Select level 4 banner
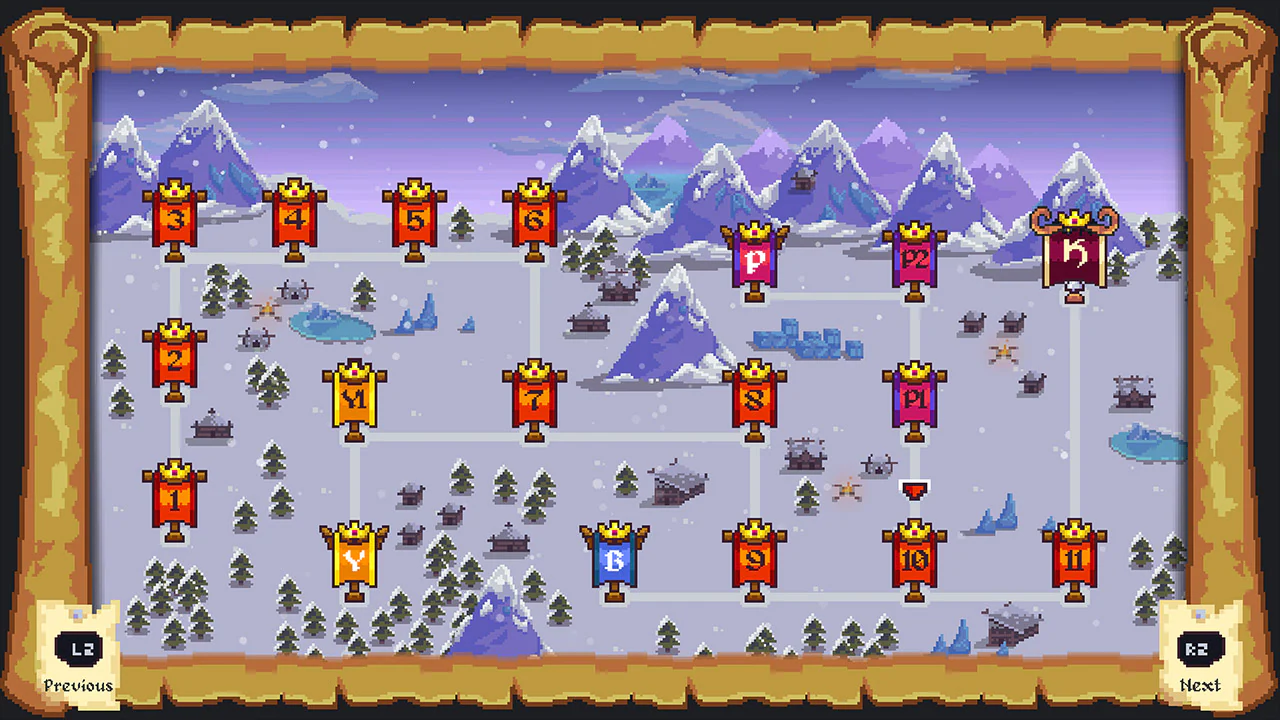Image resolution: width=1280 pixels, height=720 pixels. tap(295, 220)
